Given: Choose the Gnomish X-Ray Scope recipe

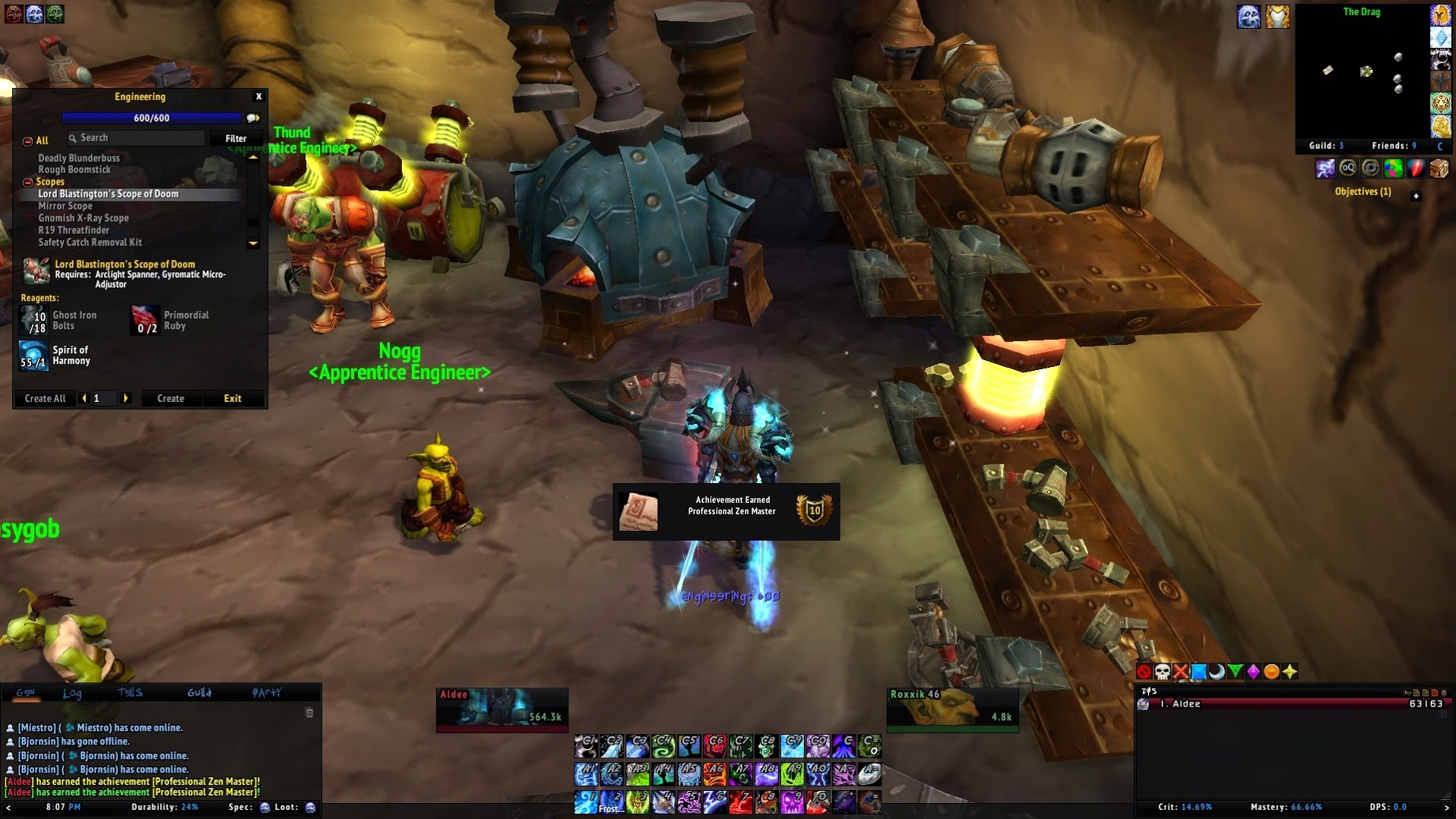Looking at the screenshot, I should [84, 218].
